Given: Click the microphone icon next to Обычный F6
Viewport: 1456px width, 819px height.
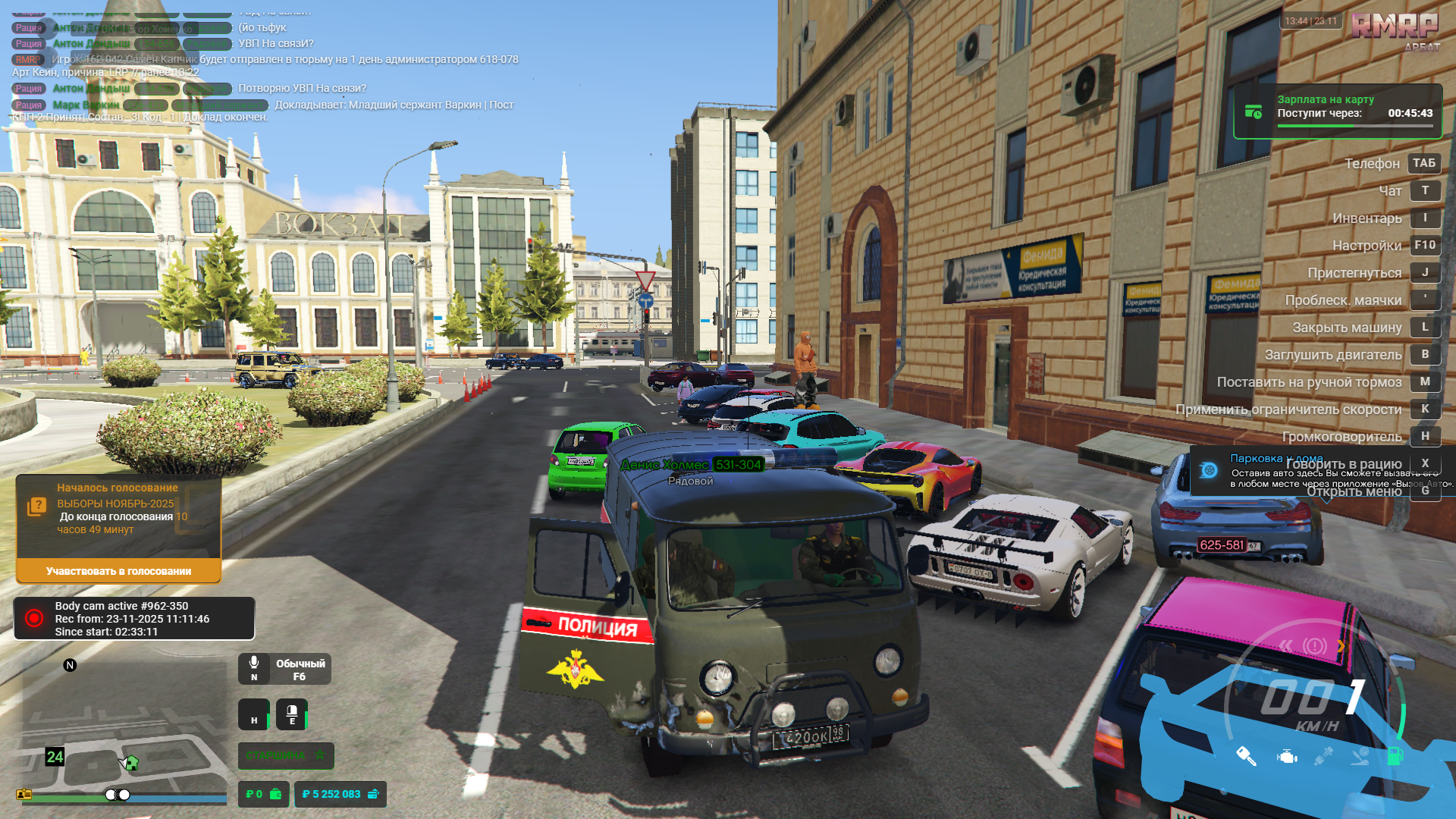Looking at the screenshot, I should click(254, 663).
